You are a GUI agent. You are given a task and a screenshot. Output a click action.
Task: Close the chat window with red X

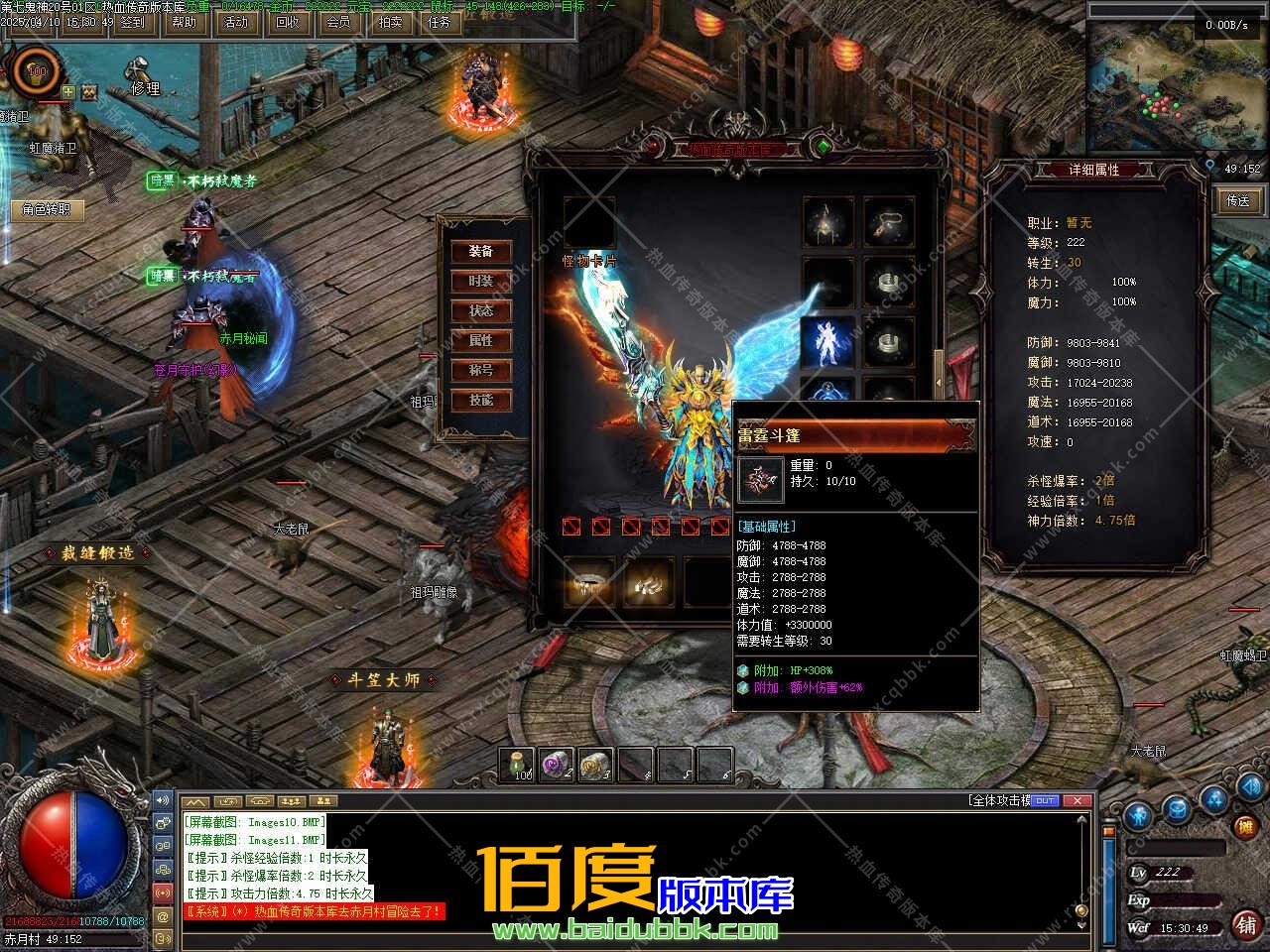pyautogui.click(x=1076, y=801)
